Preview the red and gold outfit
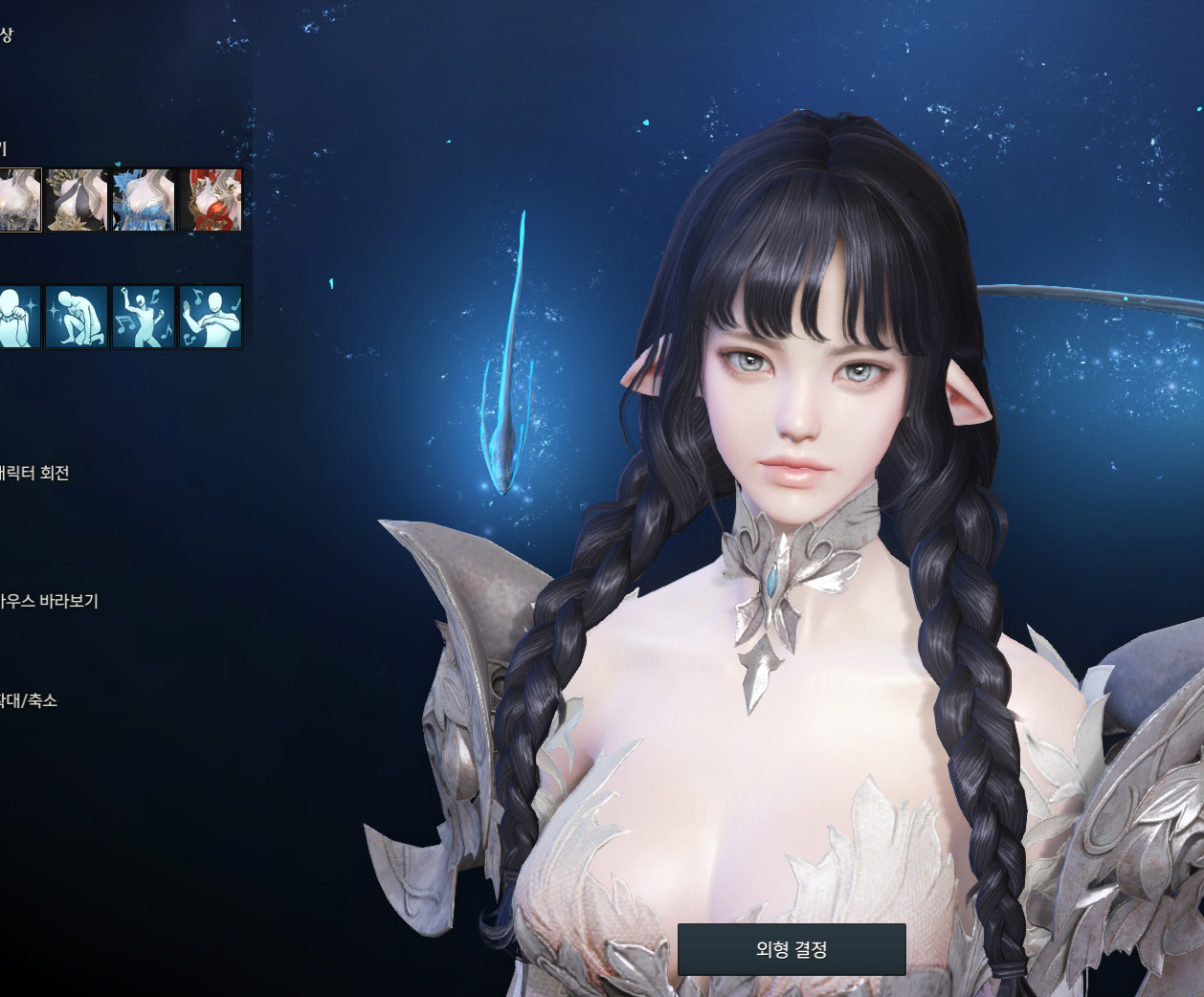The height and width of the screenshot is (997, 1204). [x=211, y=200]
